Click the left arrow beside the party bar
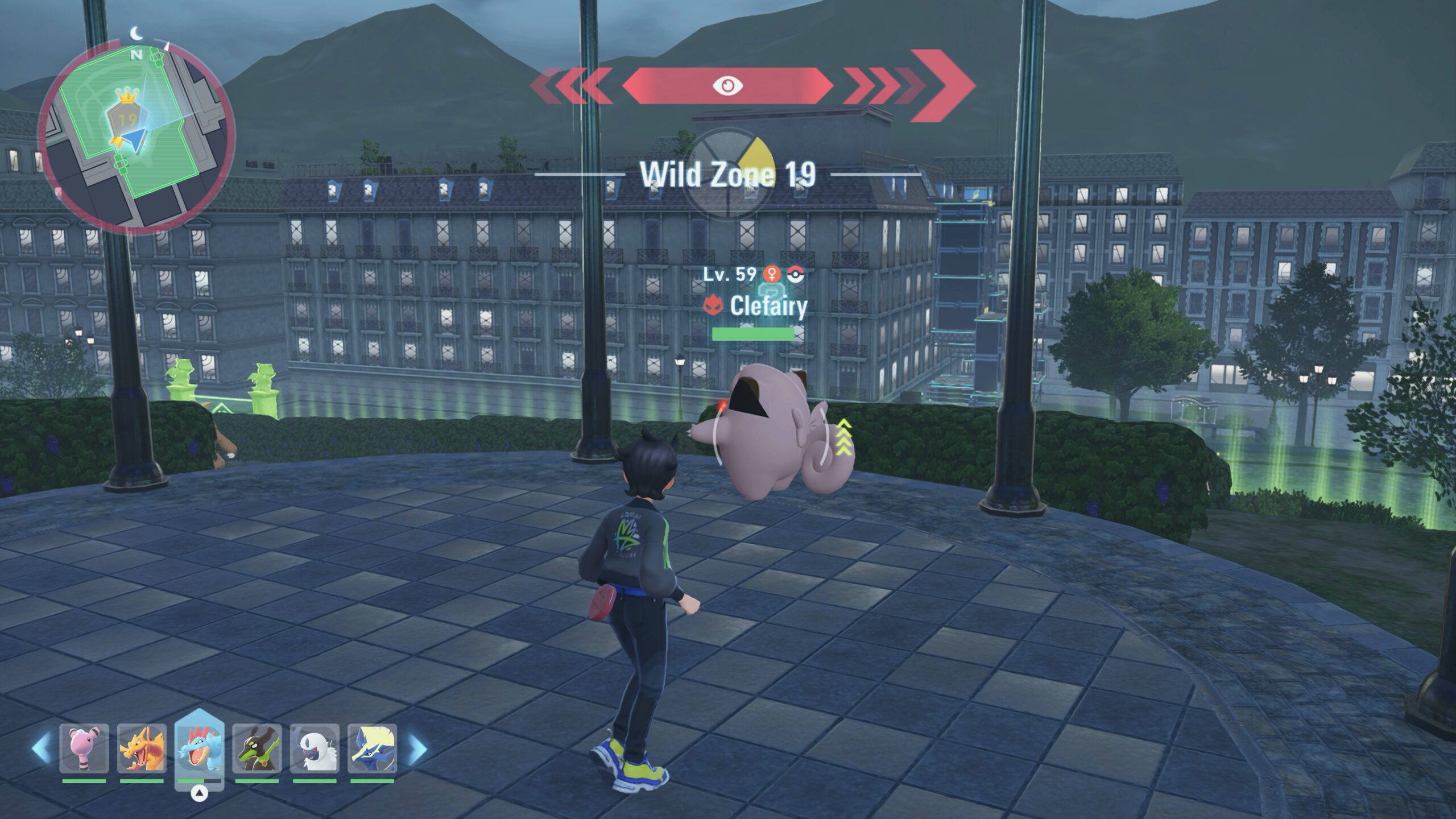1456x819 pixels. pyautogui.click(x=41, y=748)
